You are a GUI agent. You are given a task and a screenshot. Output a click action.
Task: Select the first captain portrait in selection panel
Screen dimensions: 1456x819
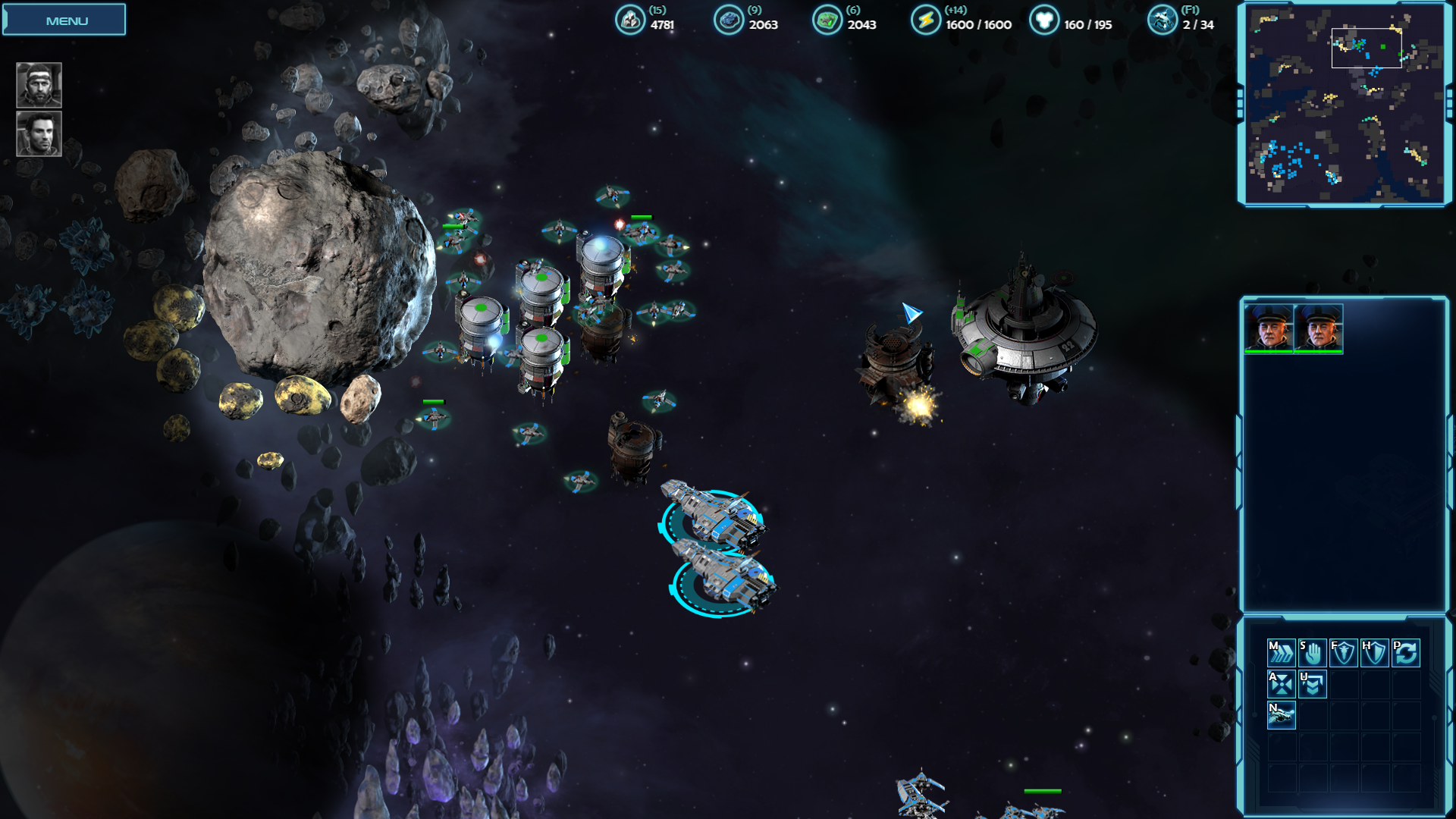coord(1269,328)
